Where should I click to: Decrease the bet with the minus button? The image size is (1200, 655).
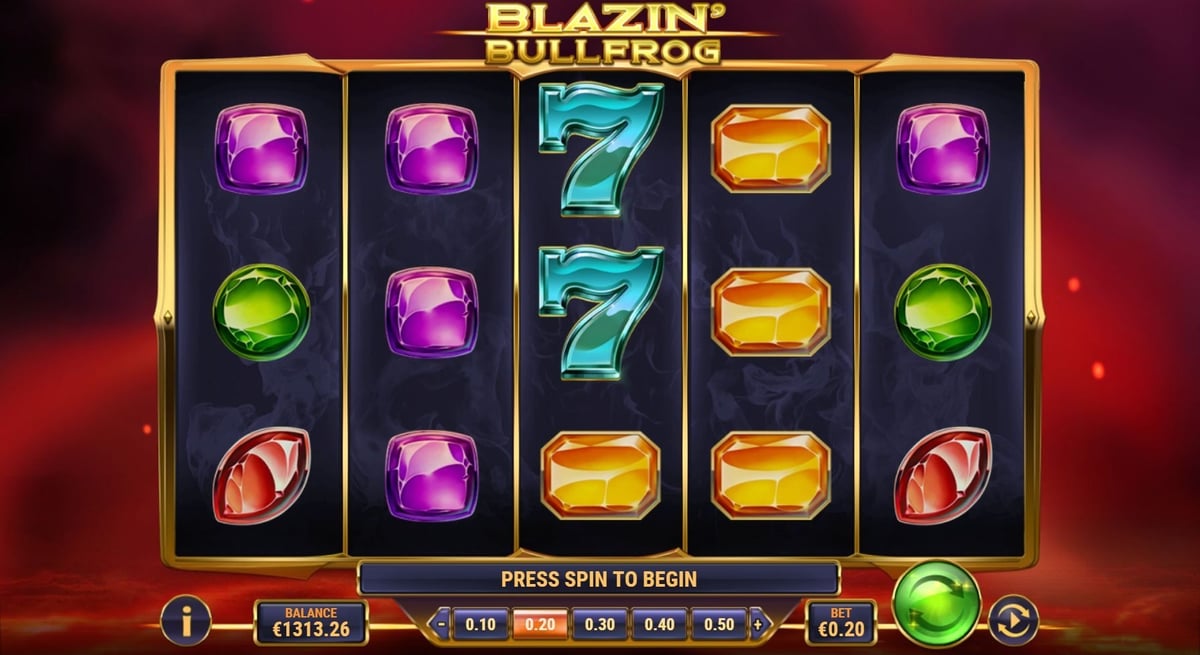click(443, 624)
